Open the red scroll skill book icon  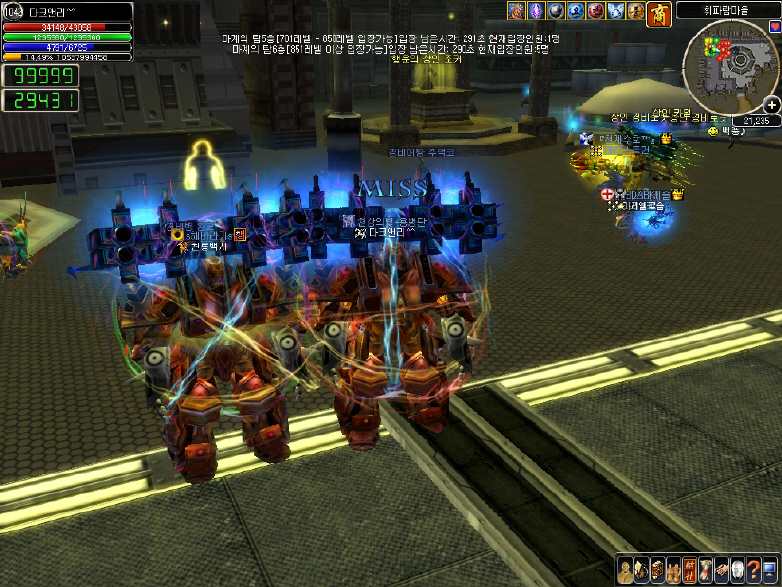[x=689, y=569]
